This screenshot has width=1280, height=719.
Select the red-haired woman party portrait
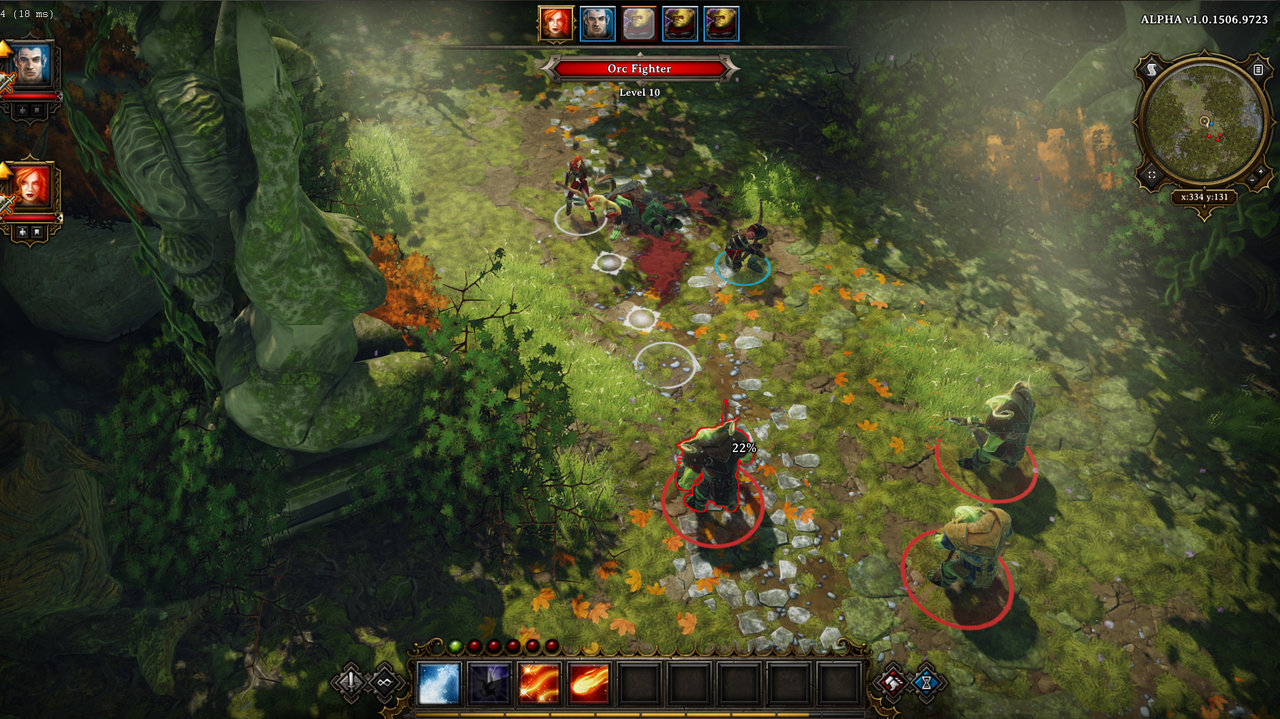pyautogui.click(x=32, y=188)
